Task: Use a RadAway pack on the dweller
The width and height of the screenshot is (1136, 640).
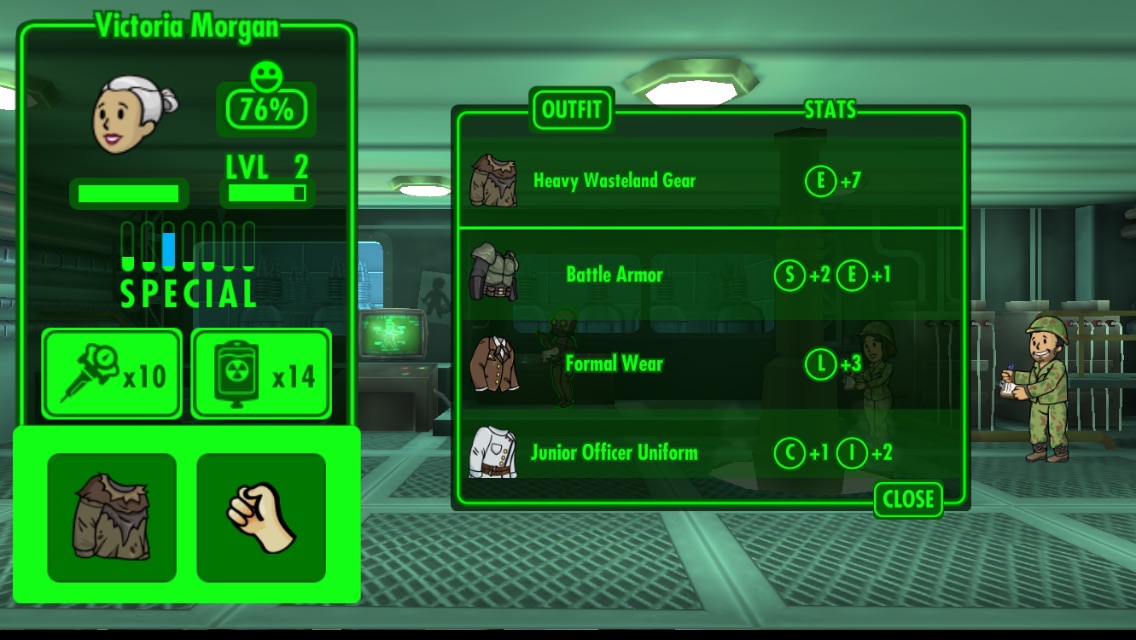Action: [x=261, y=374]
